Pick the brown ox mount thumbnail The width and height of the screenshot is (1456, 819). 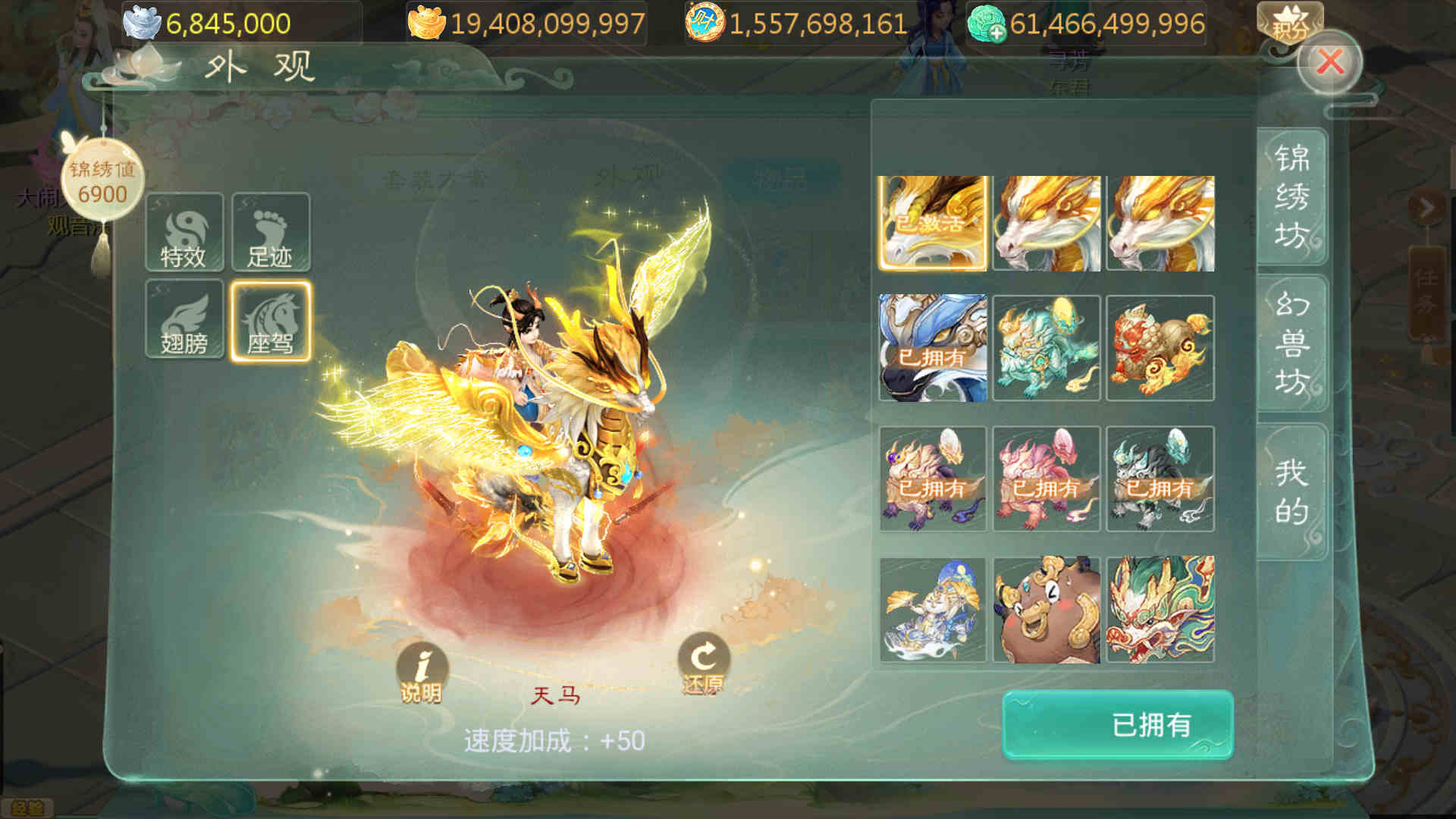click(1046, 610)
